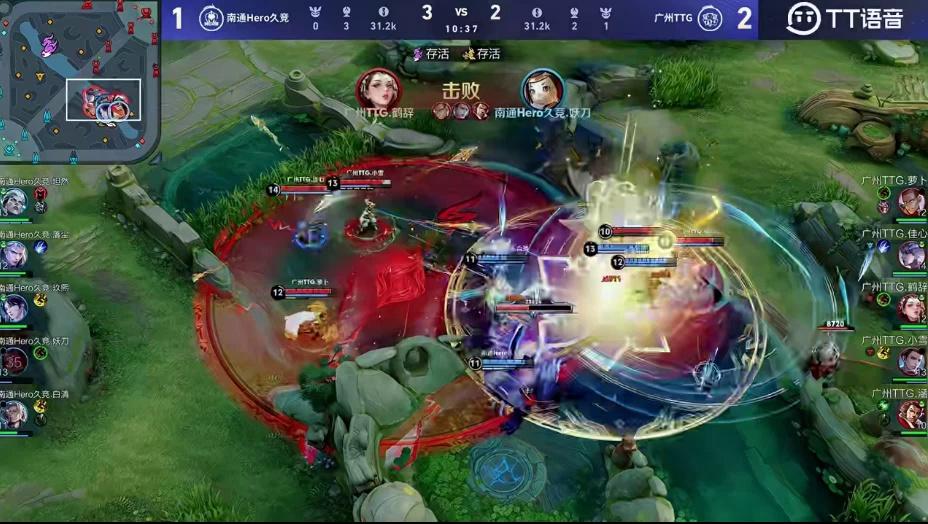This screenshot has height=524, width=928.
Task: Click the defeated 妖刀 portrait in the kill banner
Action: click(x=542, y=88)
